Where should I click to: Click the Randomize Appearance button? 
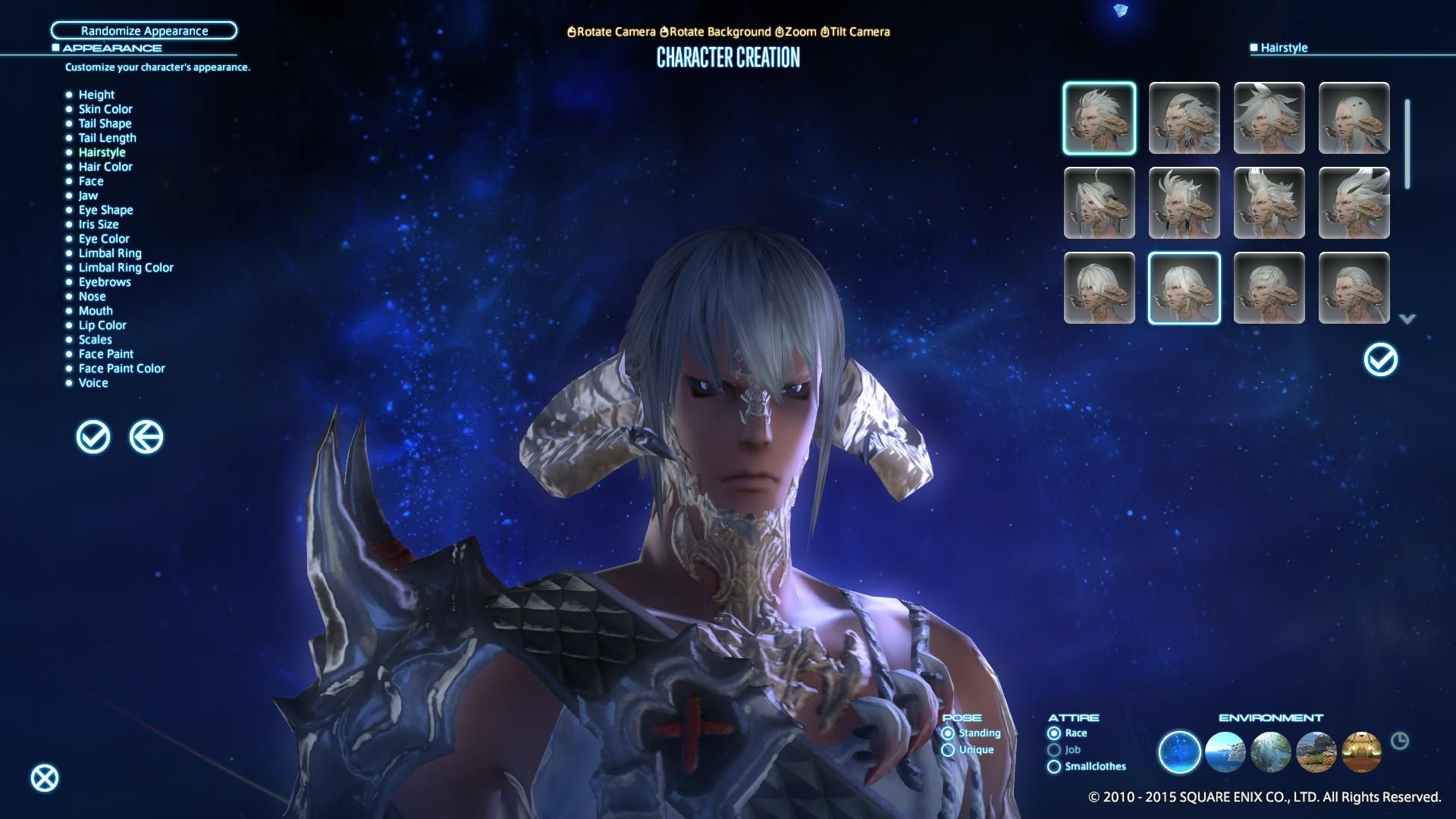(x=144, y=30)
